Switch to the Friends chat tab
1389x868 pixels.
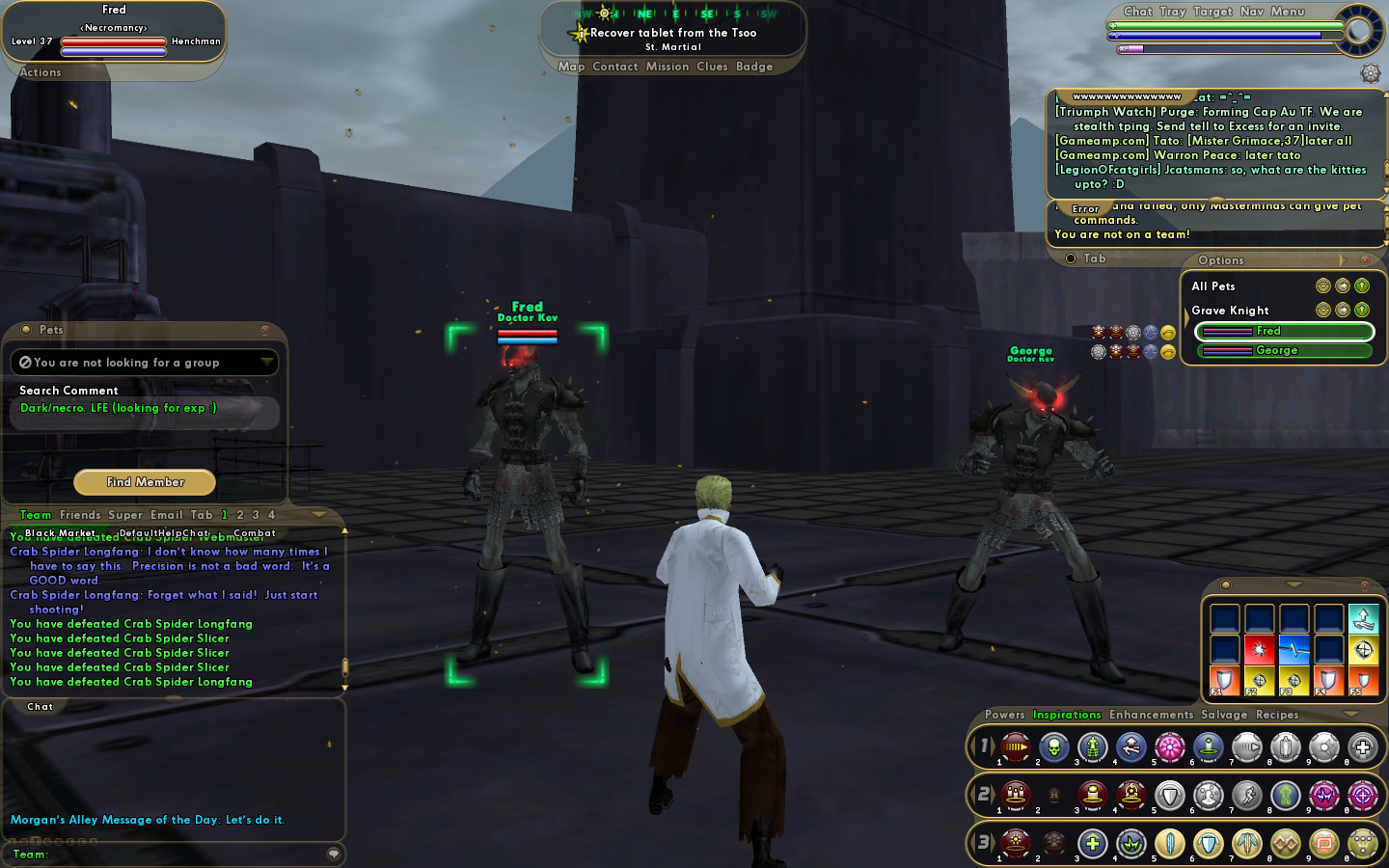tap(80, 515)
